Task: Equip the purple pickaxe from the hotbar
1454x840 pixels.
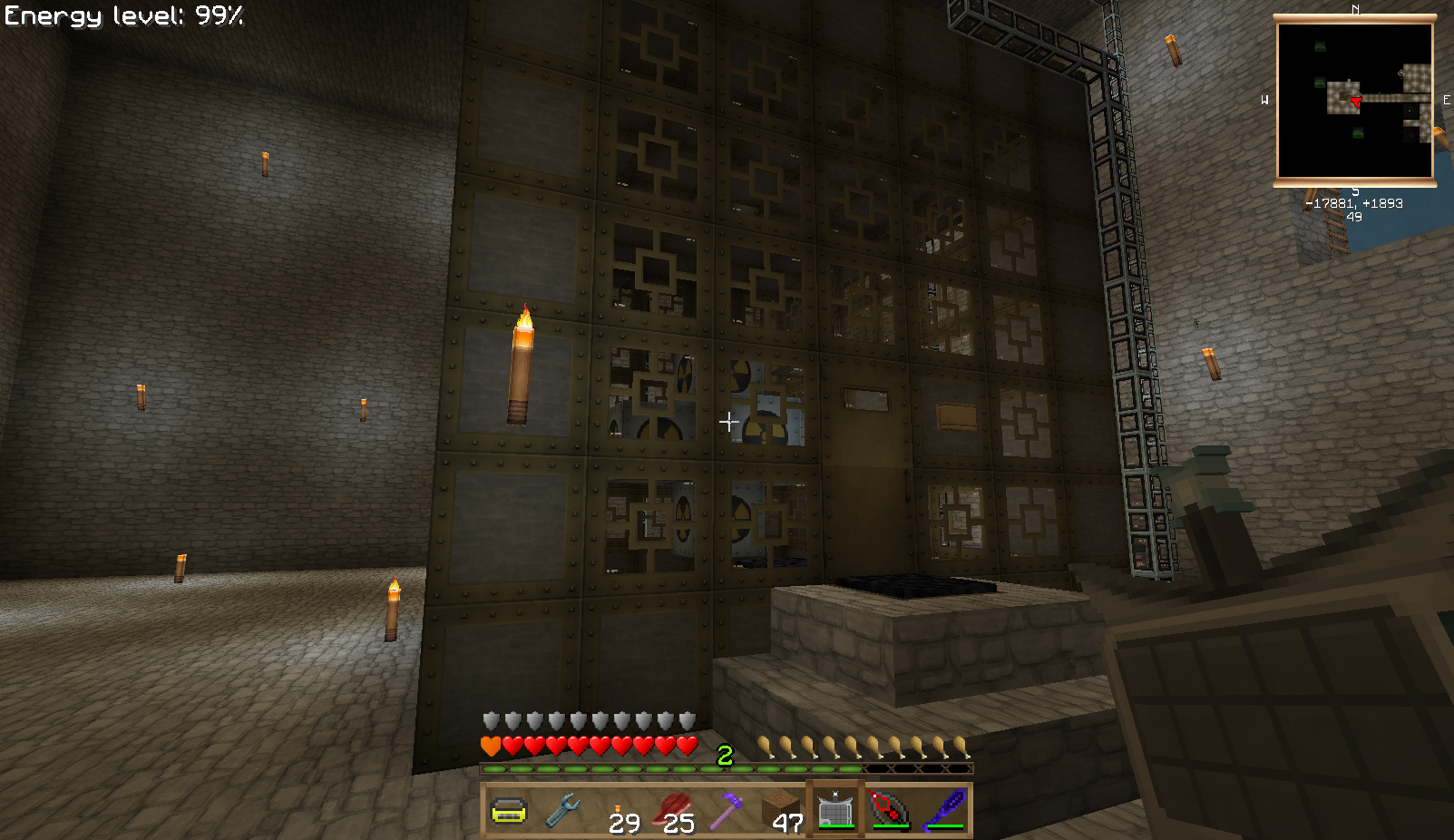Action: 727,810
